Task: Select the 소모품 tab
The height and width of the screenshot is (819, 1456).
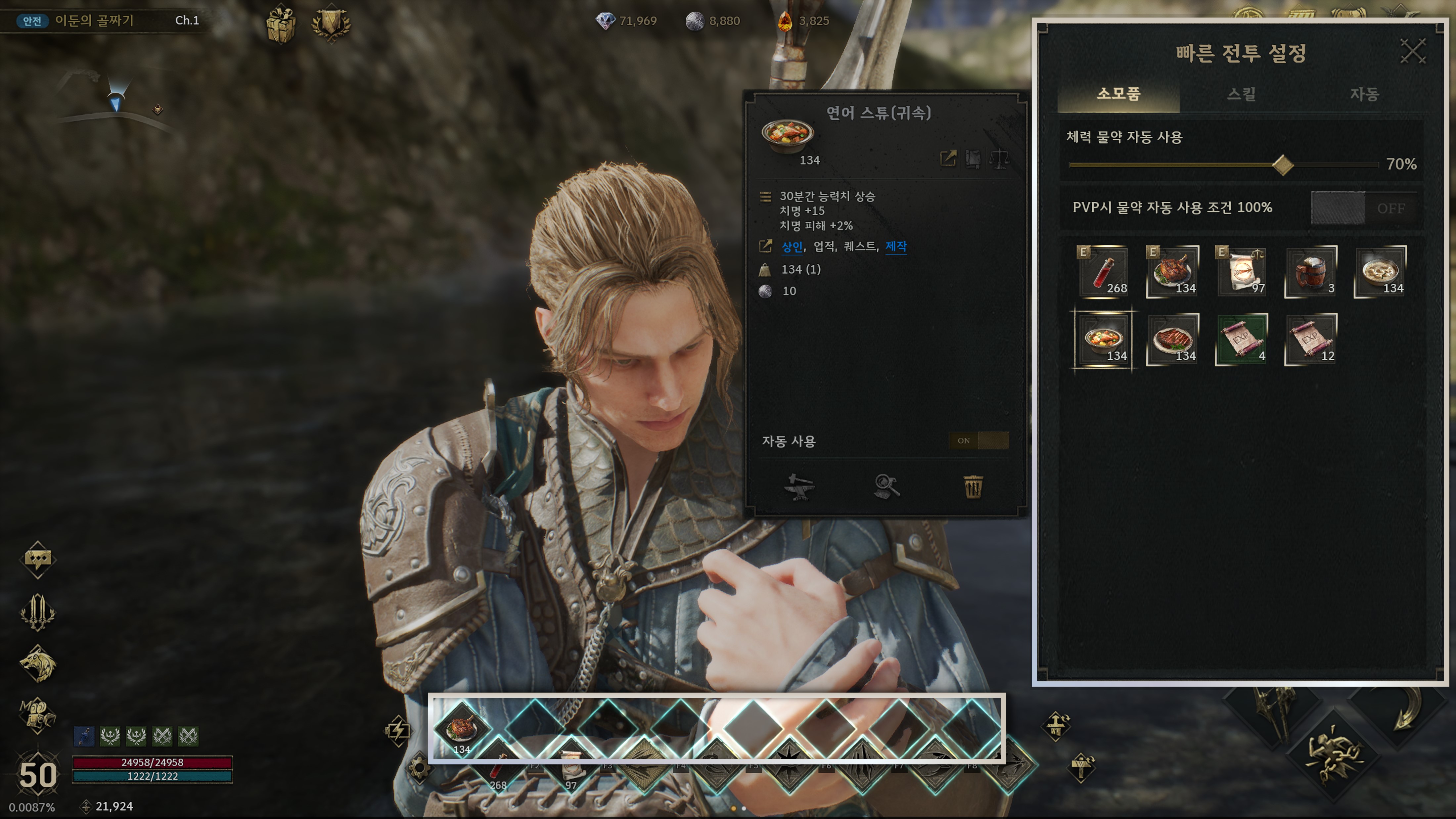Action: point(1118,94)
